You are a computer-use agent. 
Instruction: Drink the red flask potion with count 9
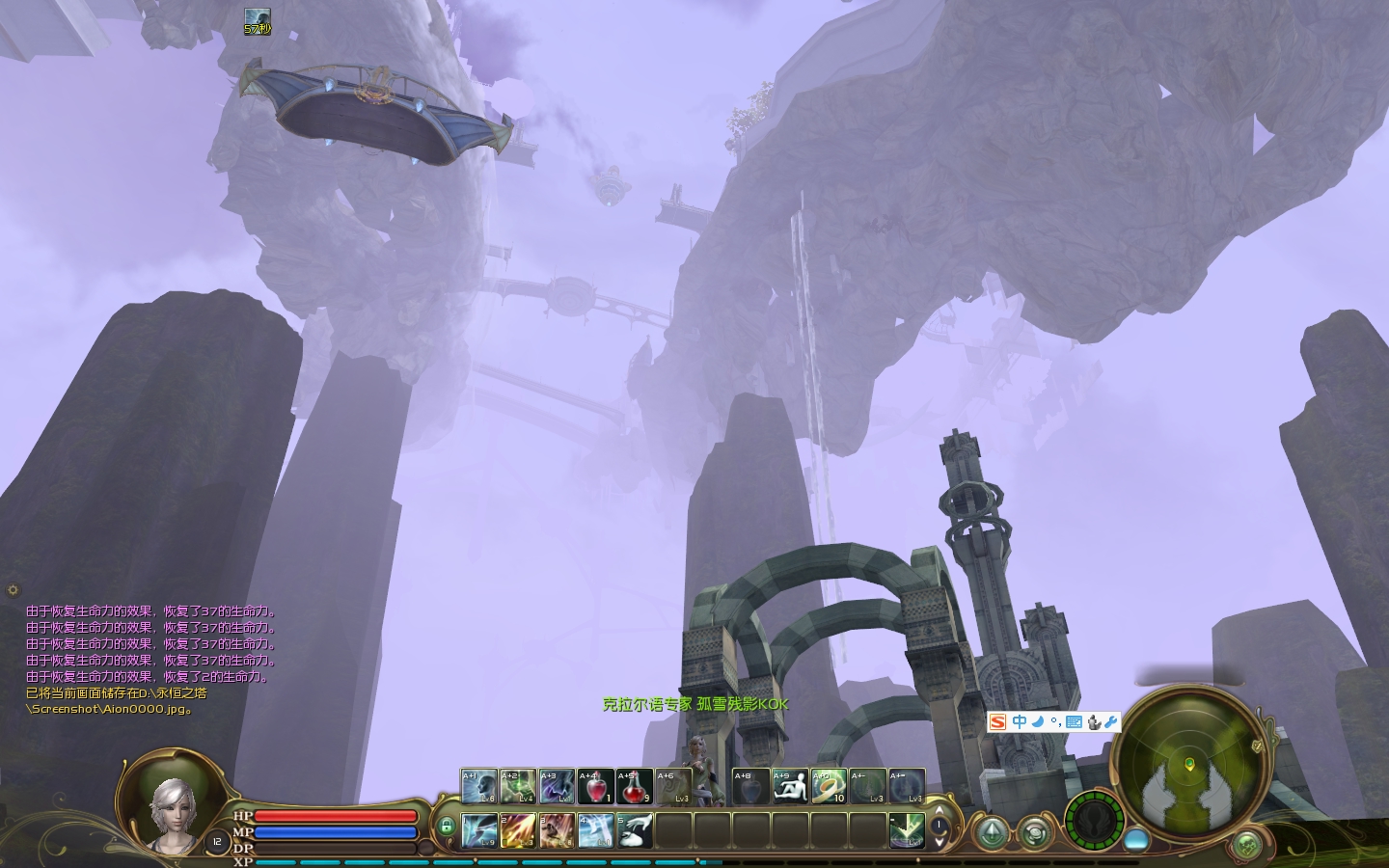coord(634,786)
